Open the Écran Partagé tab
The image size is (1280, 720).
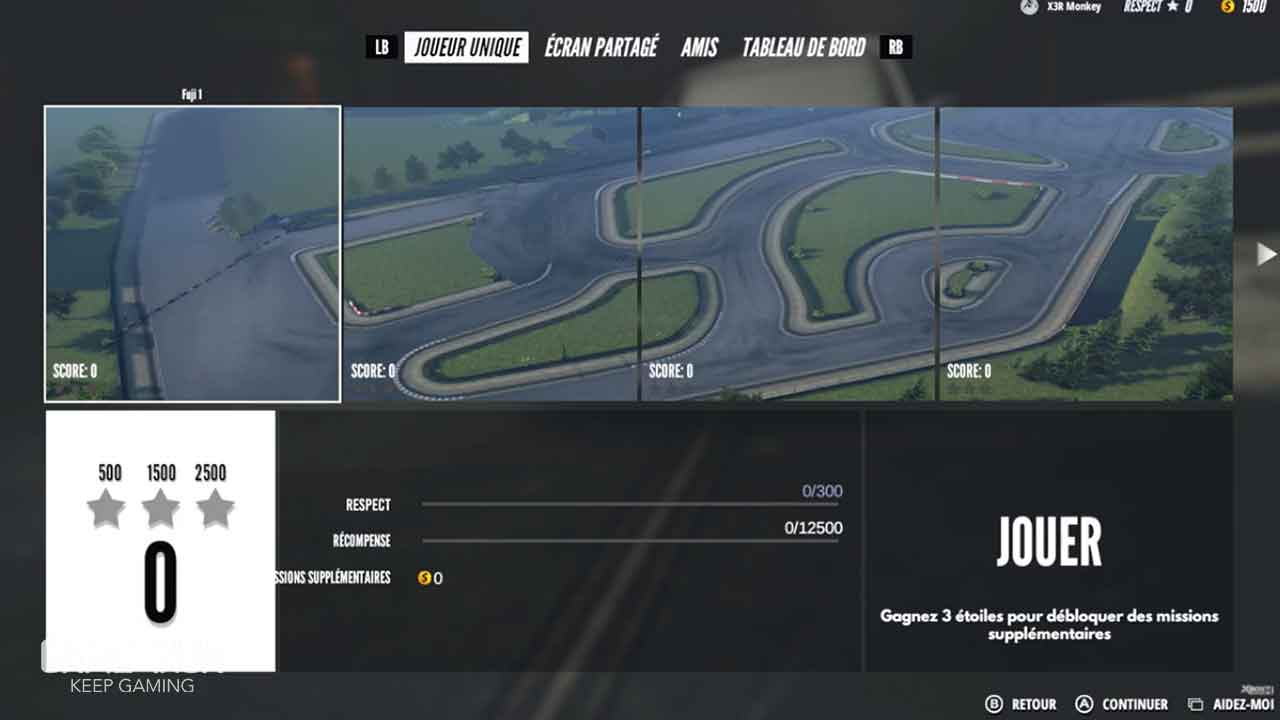coord(601,47)
